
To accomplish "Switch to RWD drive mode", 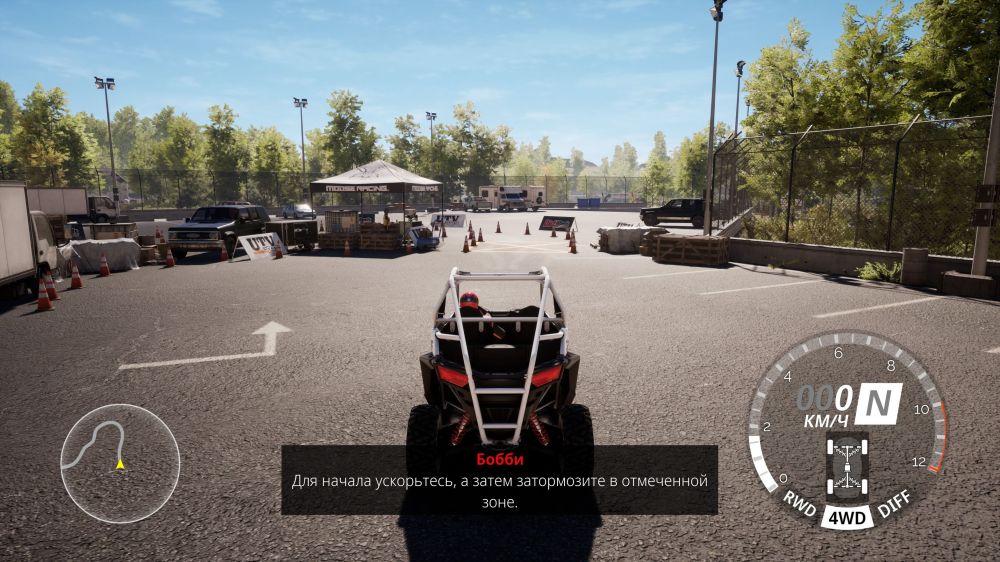I will 800,501.
